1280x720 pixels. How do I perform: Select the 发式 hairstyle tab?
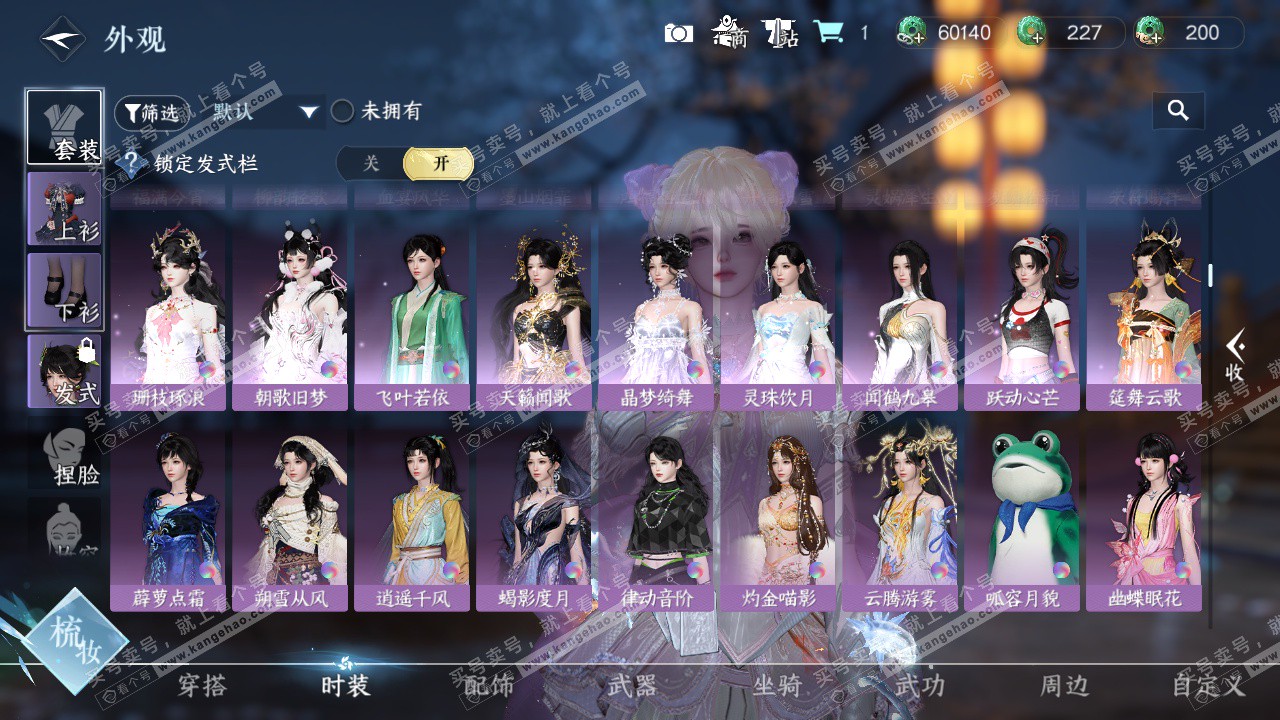[x=65, y=371]
